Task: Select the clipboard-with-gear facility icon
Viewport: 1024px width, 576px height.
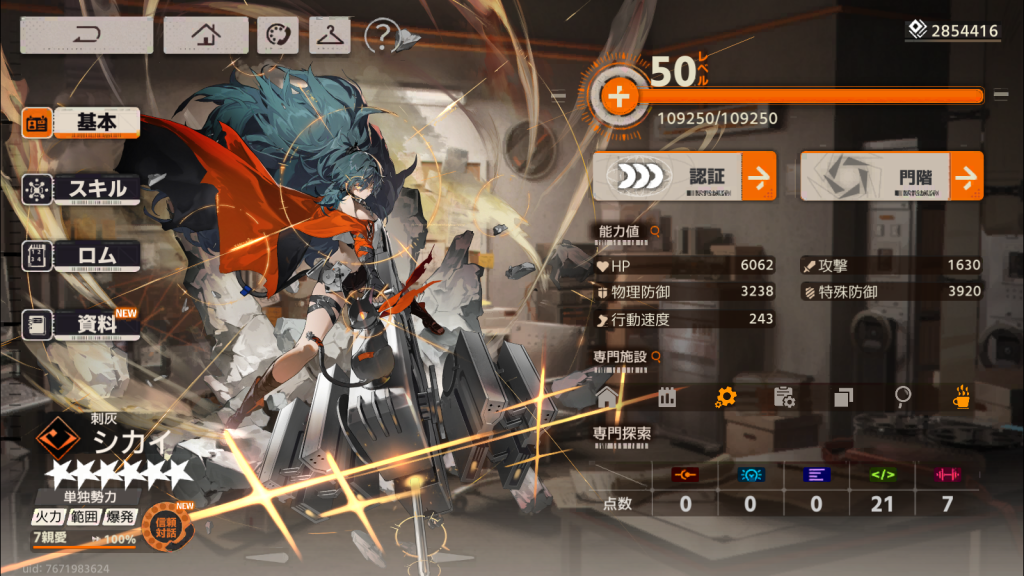Action: (x=784, y=397)
